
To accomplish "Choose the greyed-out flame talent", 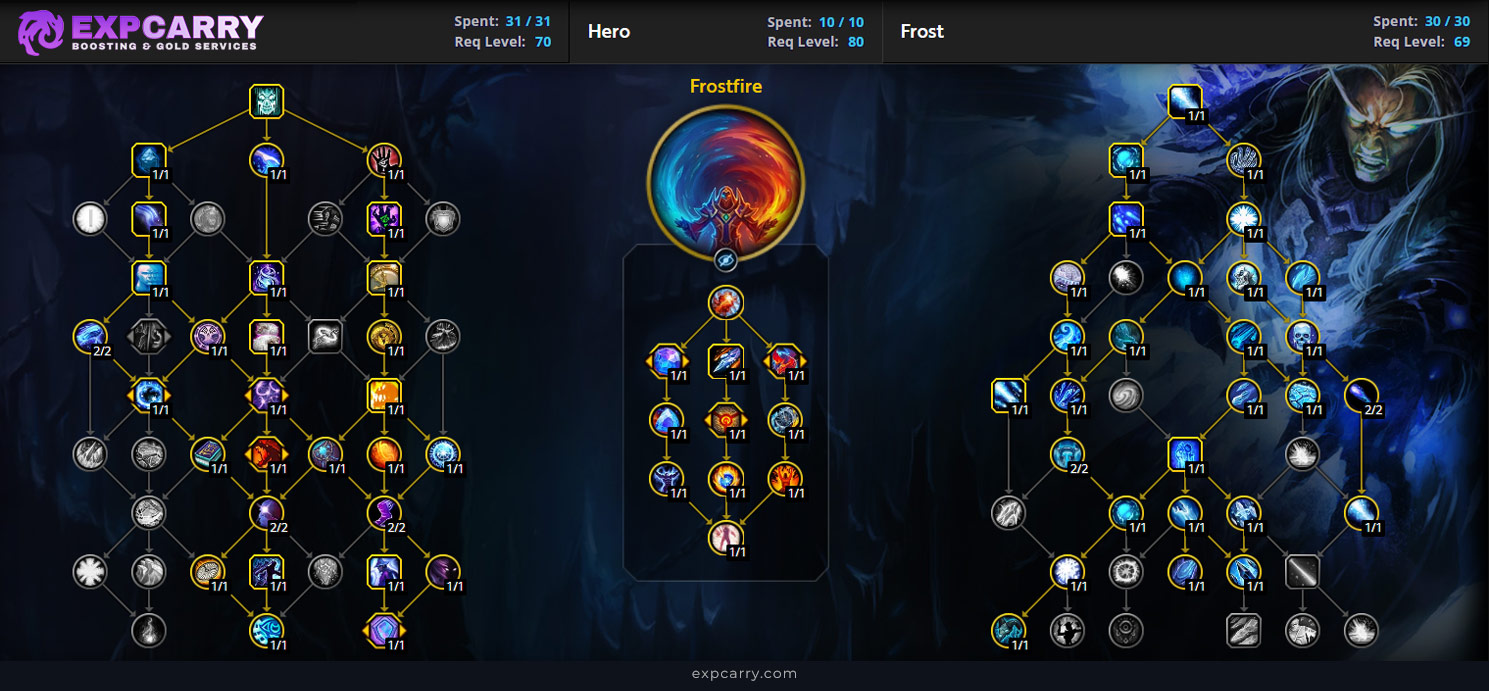I will (x=149, y=630).
